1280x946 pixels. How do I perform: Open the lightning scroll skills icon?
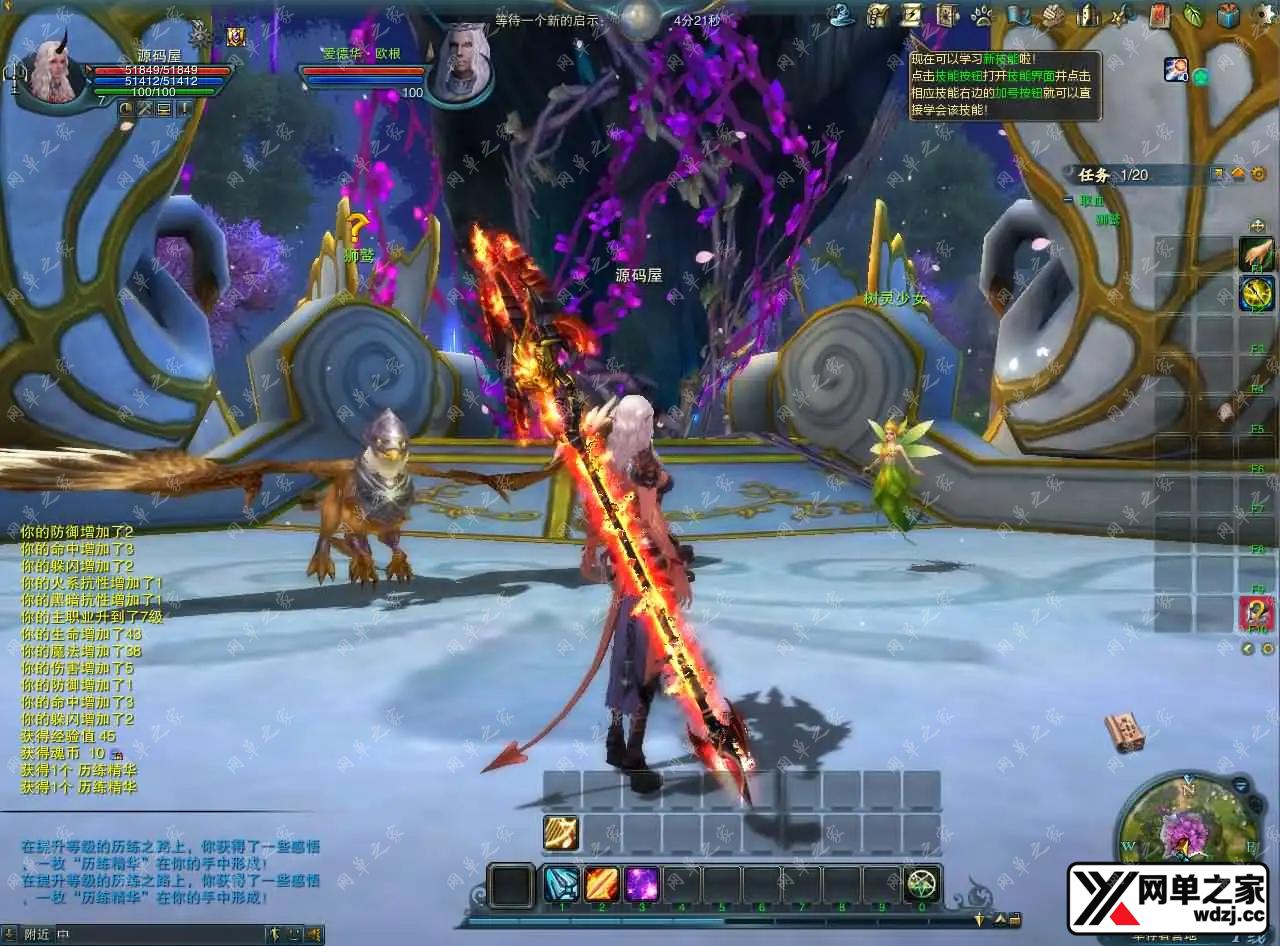click(x=912, y=15)
